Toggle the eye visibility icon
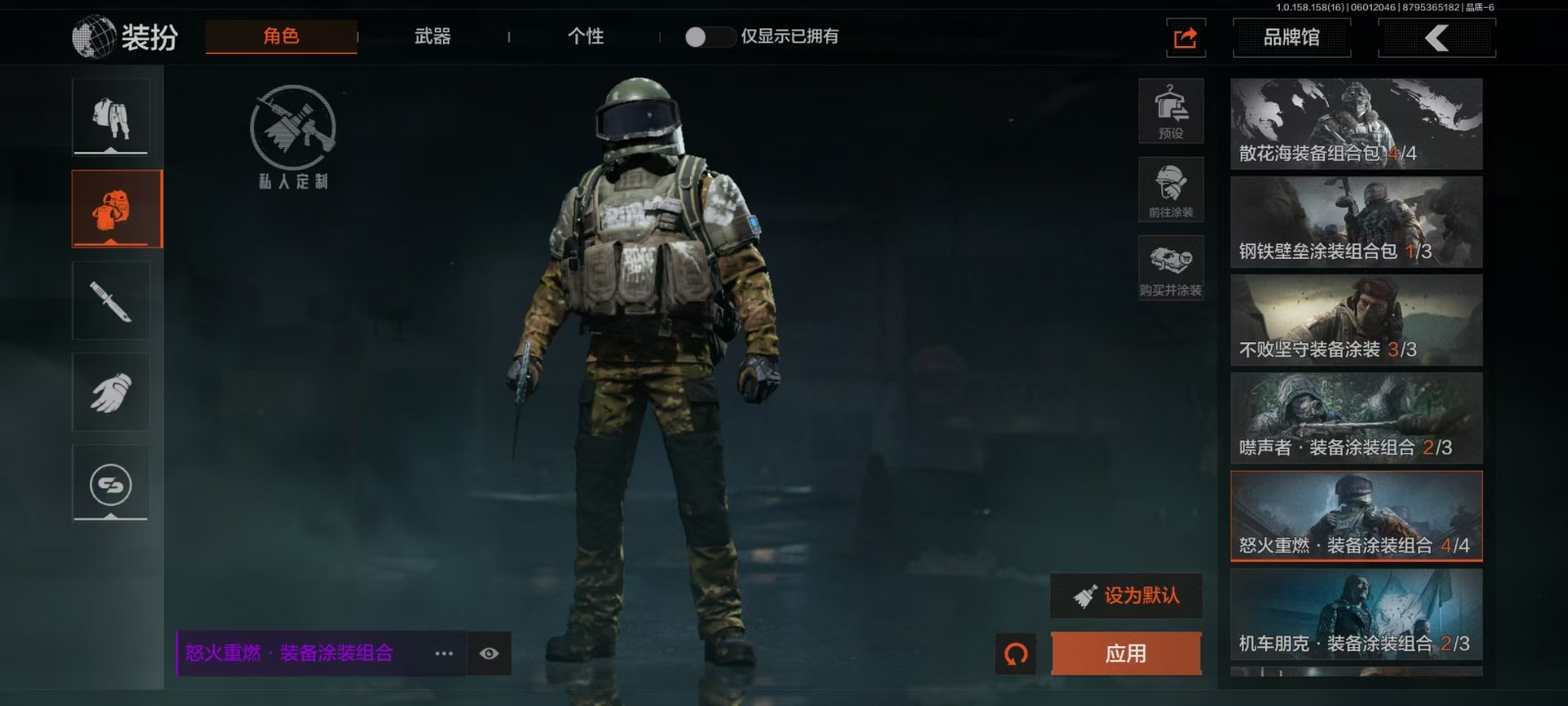The height and width of the screenshot is (706, 1568). (489, 653)
